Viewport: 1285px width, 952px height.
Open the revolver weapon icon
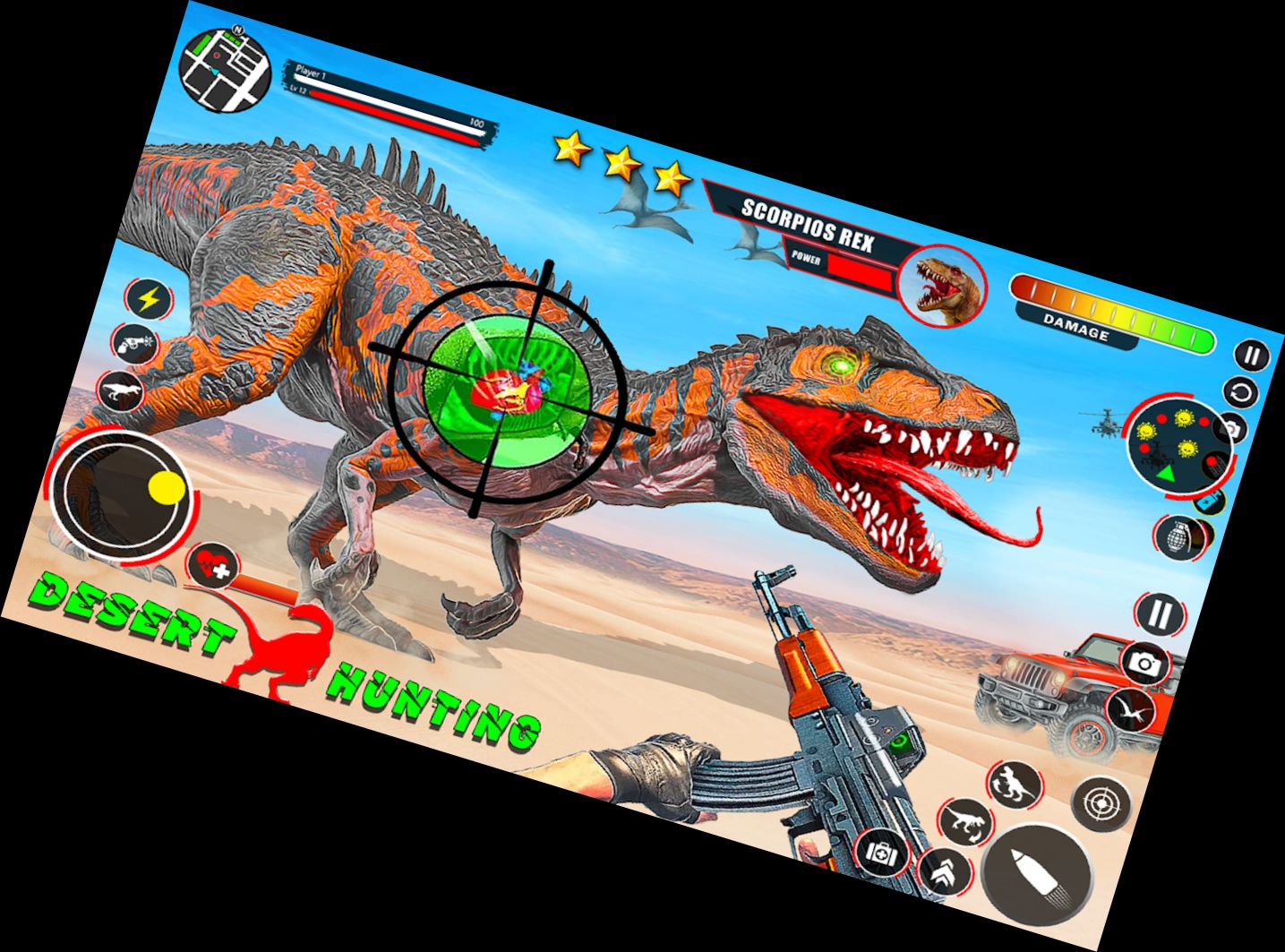coord(134,343)
